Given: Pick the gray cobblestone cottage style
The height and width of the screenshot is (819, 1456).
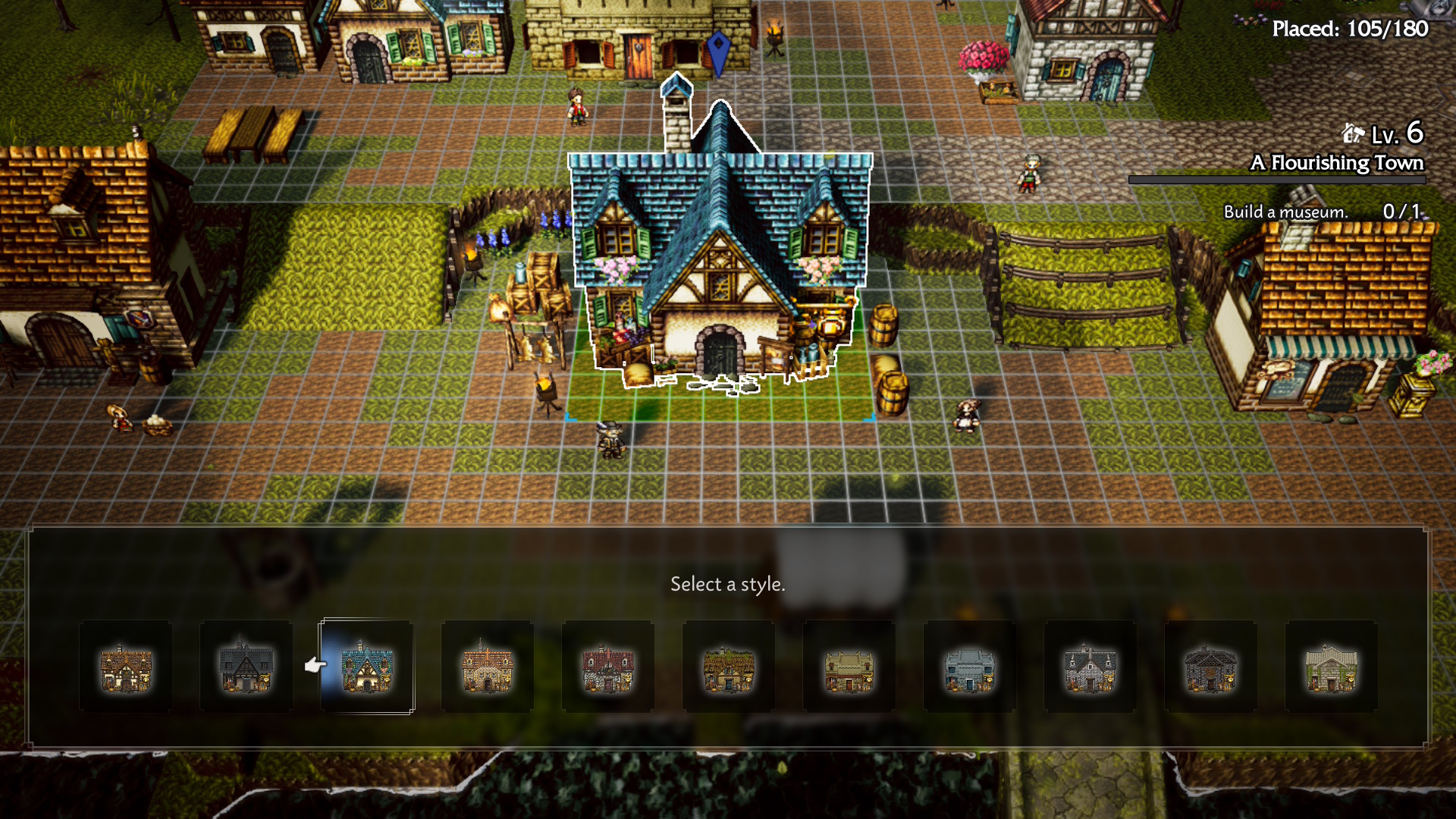Looking at the screenshot, I should 1090,667.
